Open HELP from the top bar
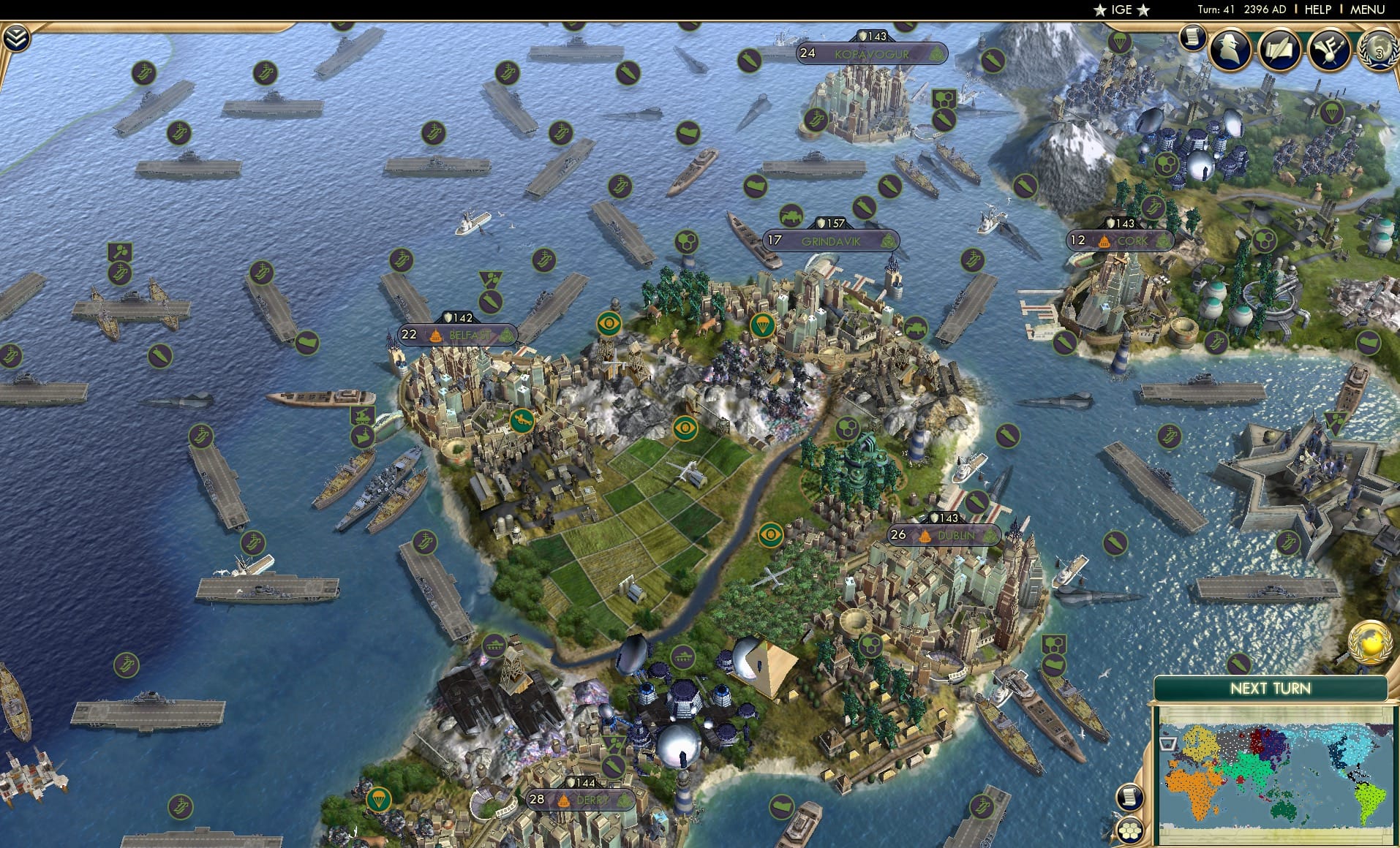 pos(1317,10)
